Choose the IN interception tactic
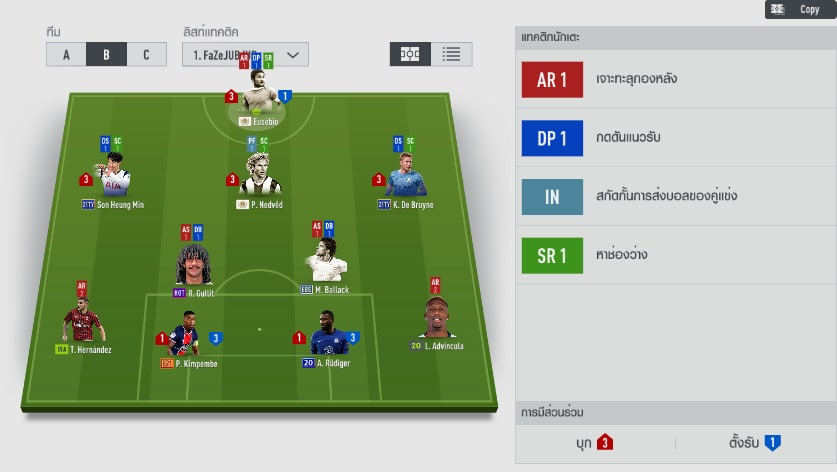This screenshot has height=472, width=837. tap(551, 196)
